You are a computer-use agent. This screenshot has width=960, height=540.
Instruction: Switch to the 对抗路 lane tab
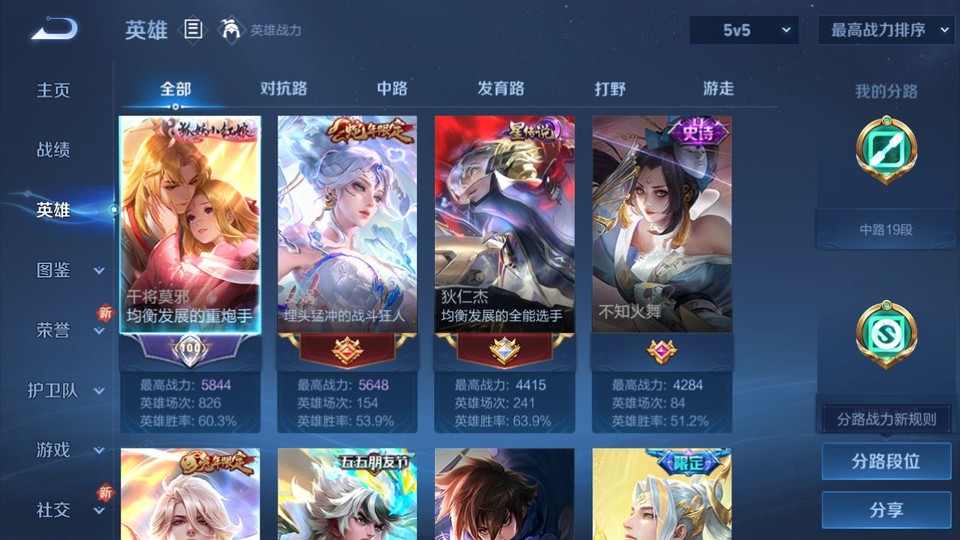pos(283,88)
